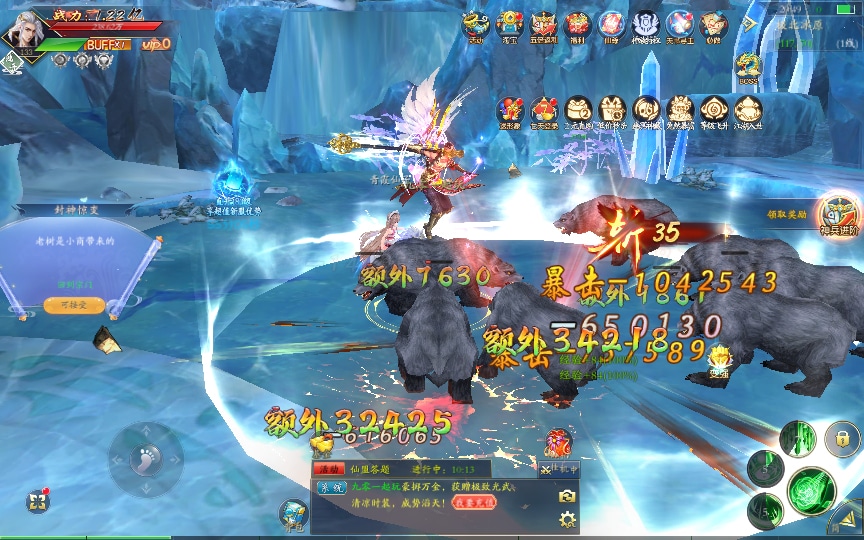The width and height of the screenshot is (864, 540).
Task: Open the chat settings gear
Action: pyautogui.click(x=567, y=518)
